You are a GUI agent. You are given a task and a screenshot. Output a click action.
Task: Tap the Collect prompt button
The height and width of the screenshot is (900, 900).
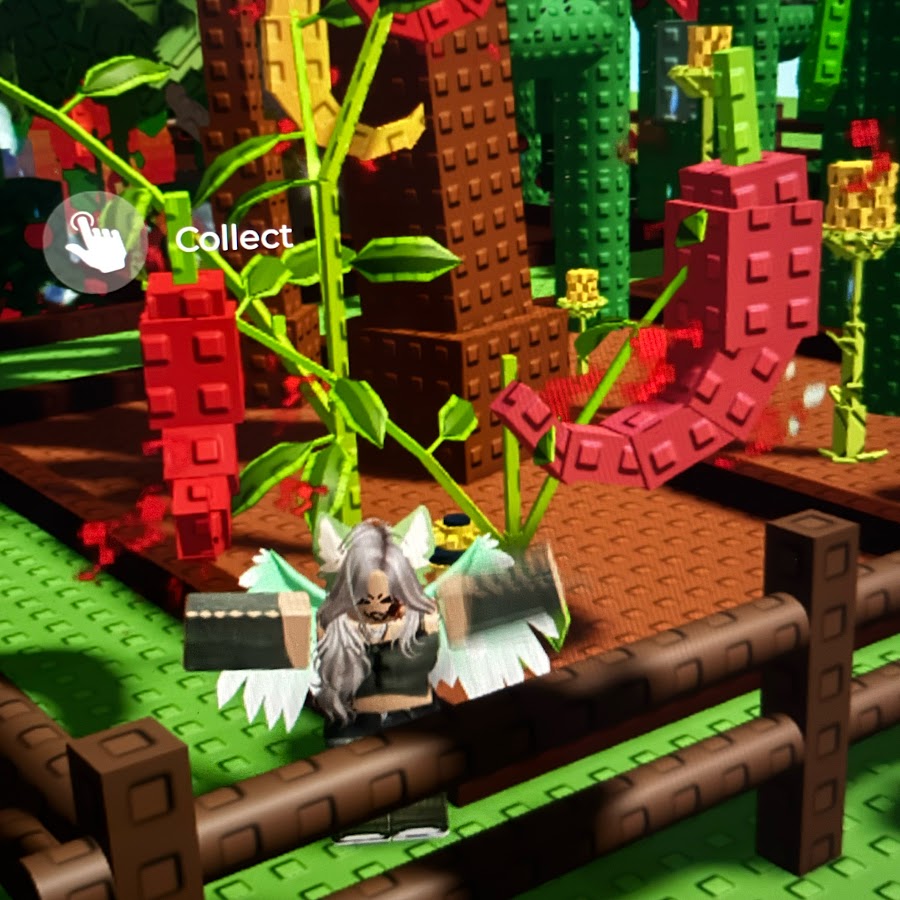[97, 241]
